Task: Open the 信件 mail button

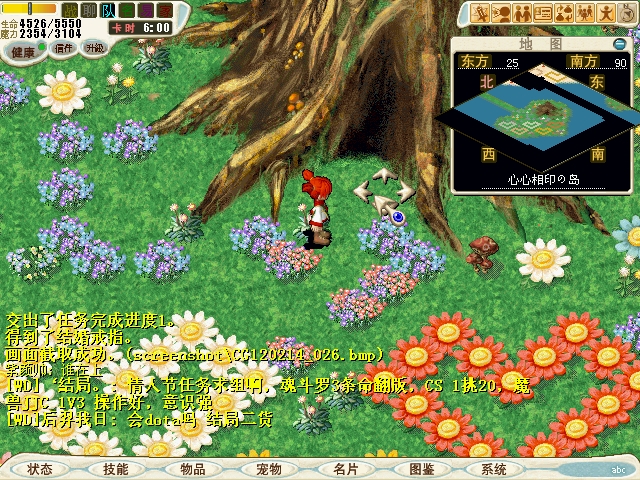Action: click(64, 47)
